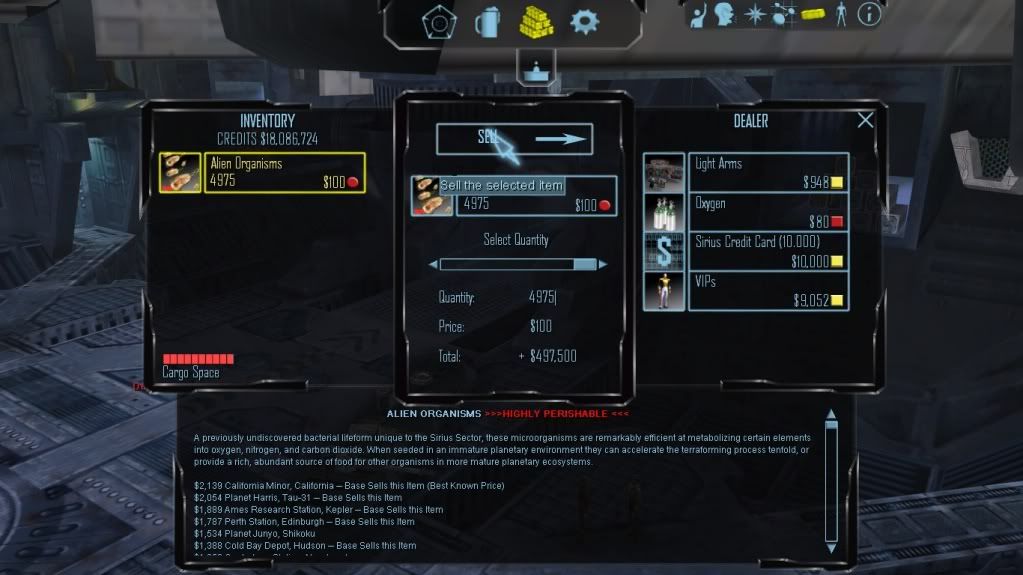Sell the selected Alien Organisms

click(514, 140)
